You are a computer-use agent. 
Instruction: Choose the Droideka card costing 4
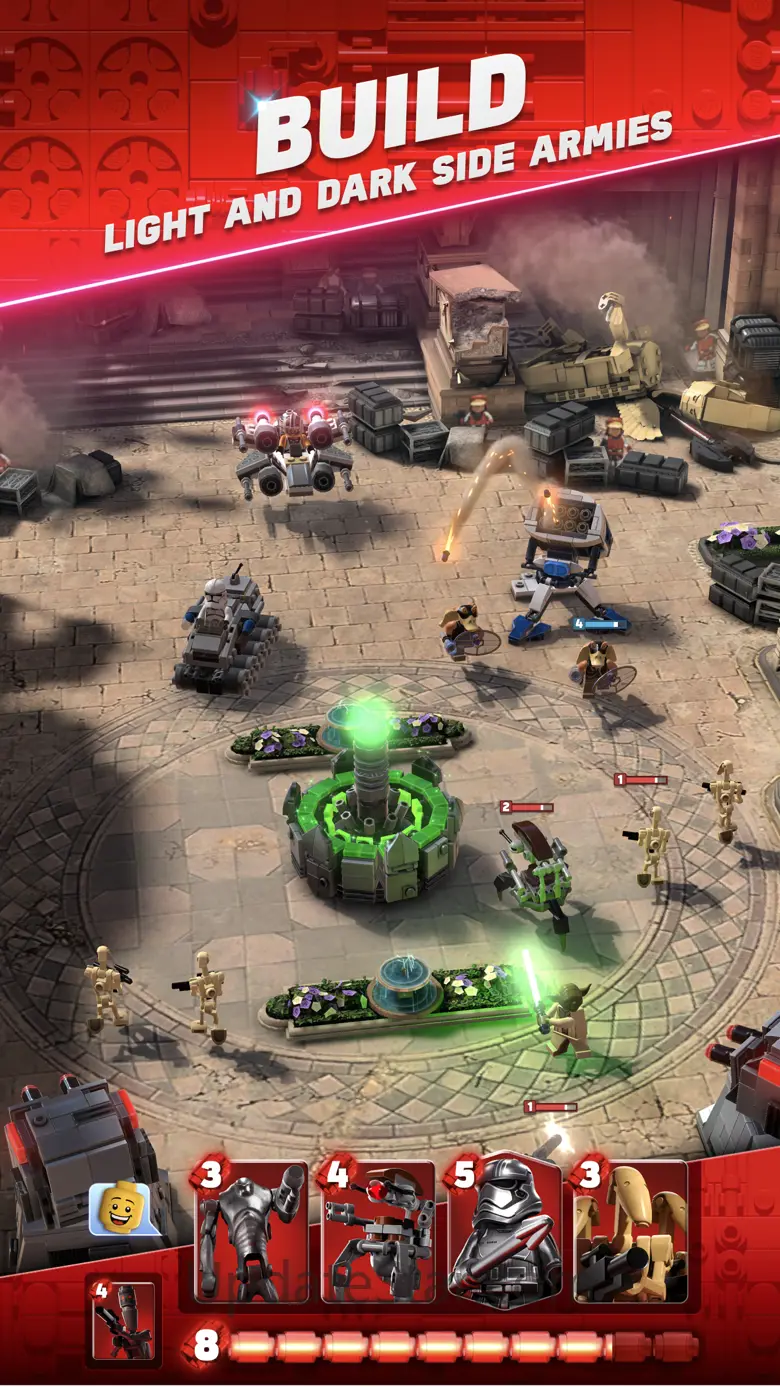click(377, 1232)
